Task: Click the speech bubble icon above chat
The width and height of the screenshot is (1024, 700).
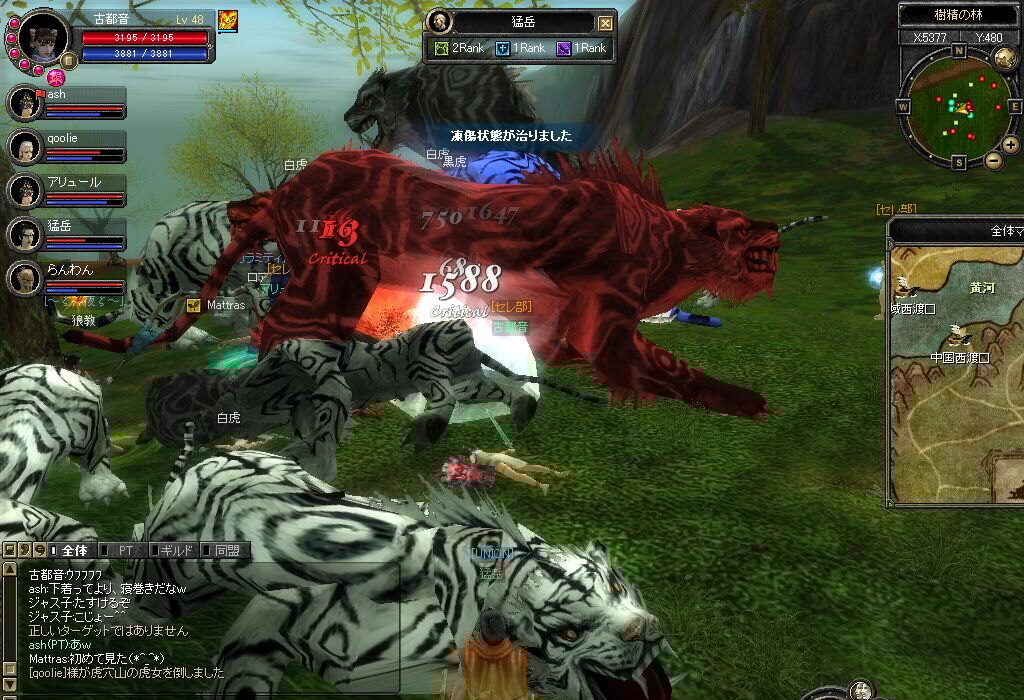Action: click(39, 550)
